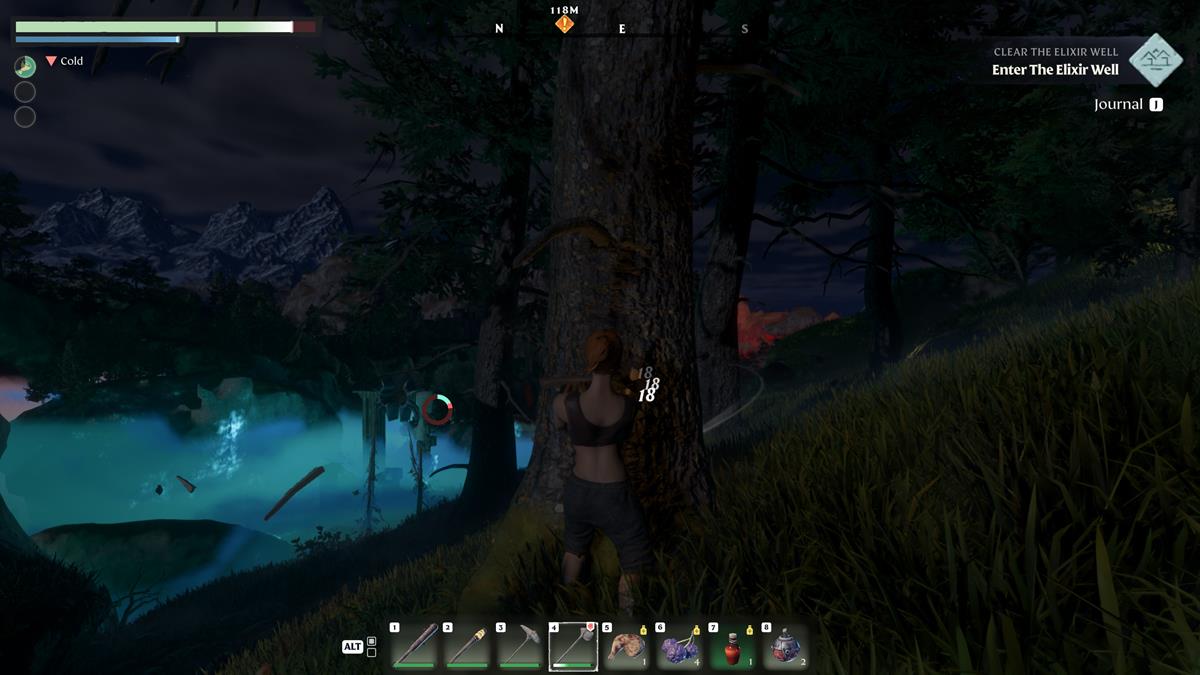Screen dimensions: 1200x675
Task: Open the Journal
Action: pyautogui.click(x=1128, y=104)
